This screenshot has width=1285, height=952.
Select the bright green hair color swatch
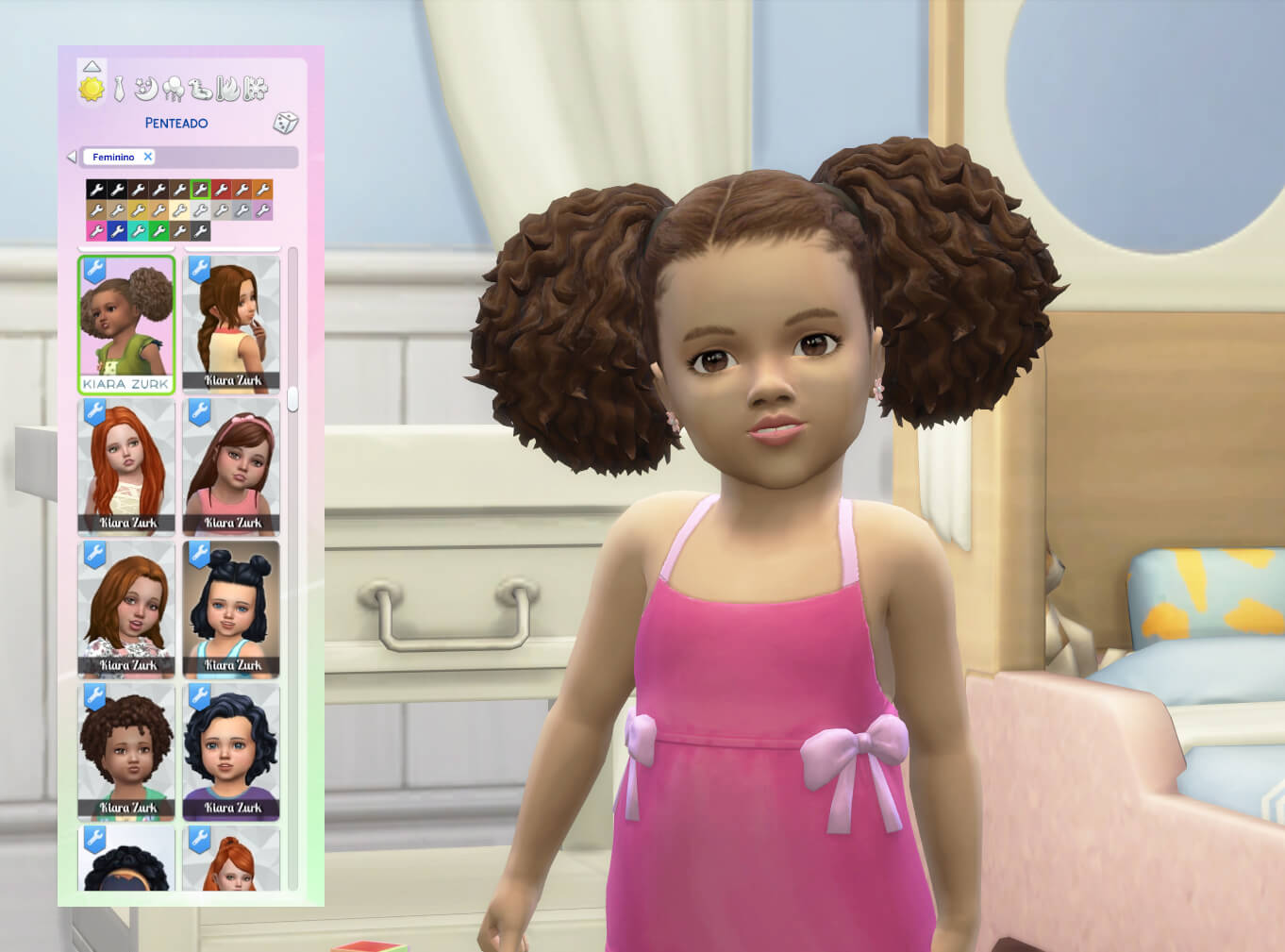[x=159, y=230]
